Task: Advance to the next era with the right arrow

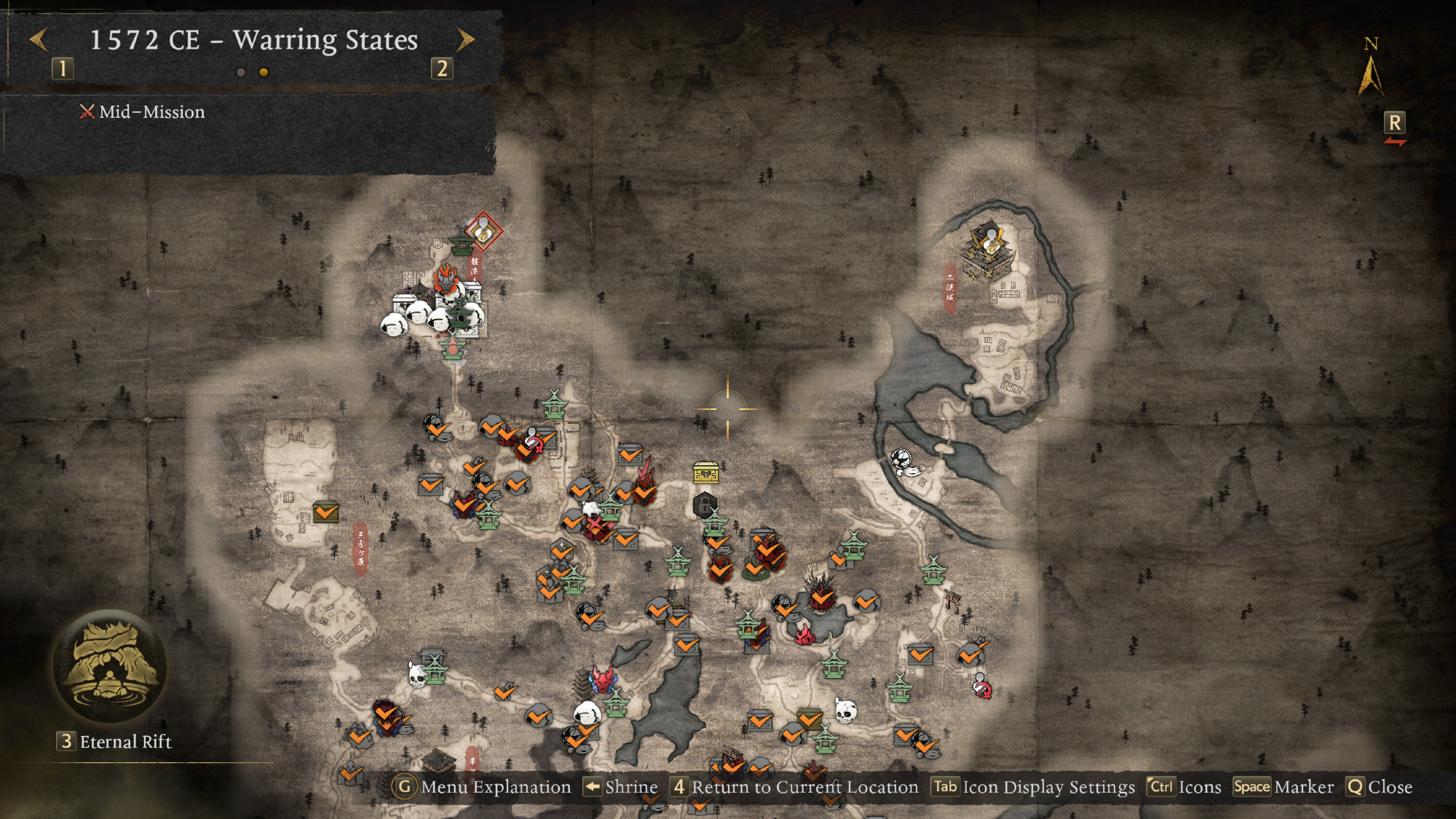Action: pyautogui.click(x=465, y=40)
